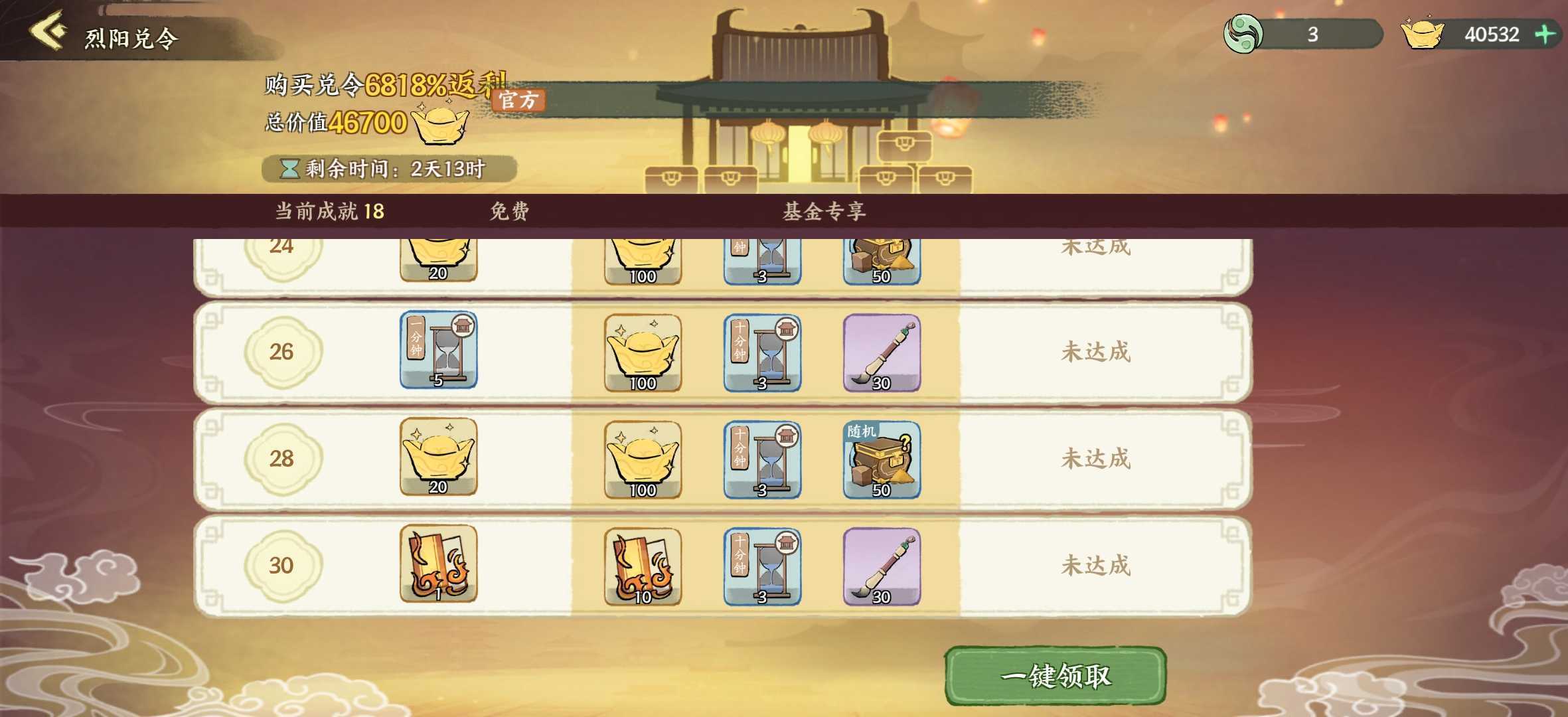
Task: Select the one-minute hourglass at level 26
Action: 438,350
